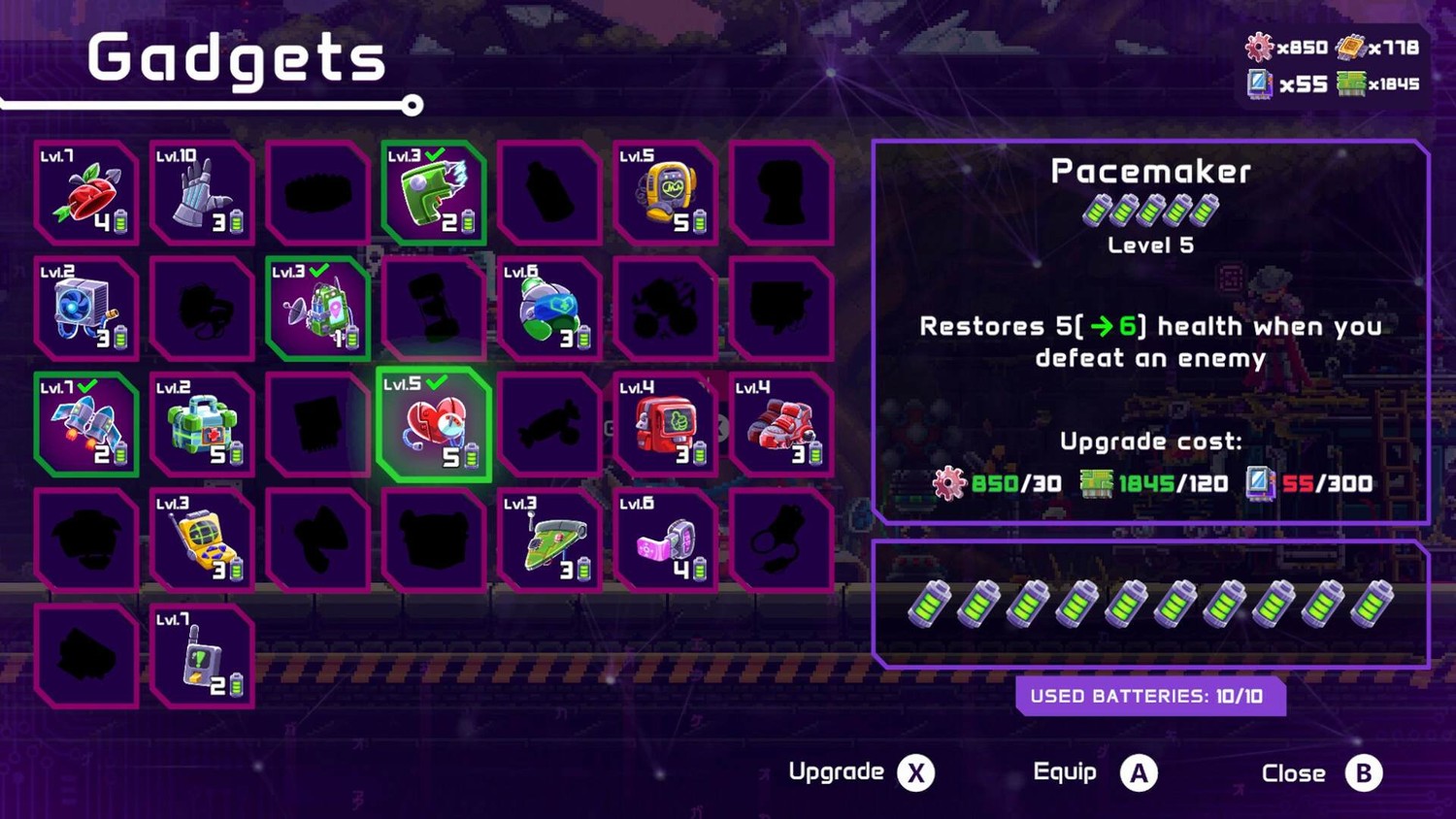Select the green medkit gadget
The image size is (1456, 819).
tap(202, 425)
